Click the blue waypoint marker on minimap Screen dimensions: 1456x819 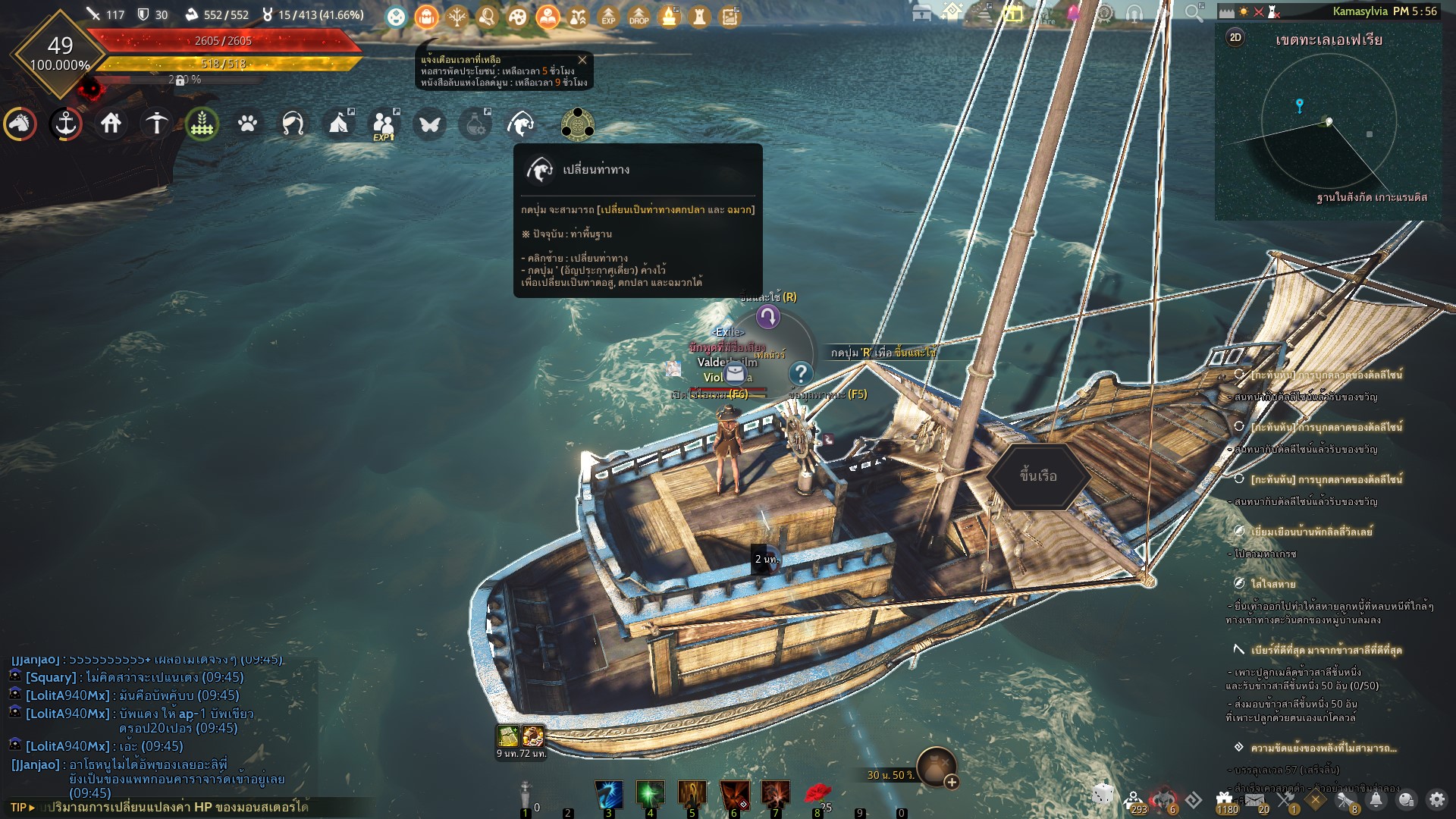[x=1299, y=105]
